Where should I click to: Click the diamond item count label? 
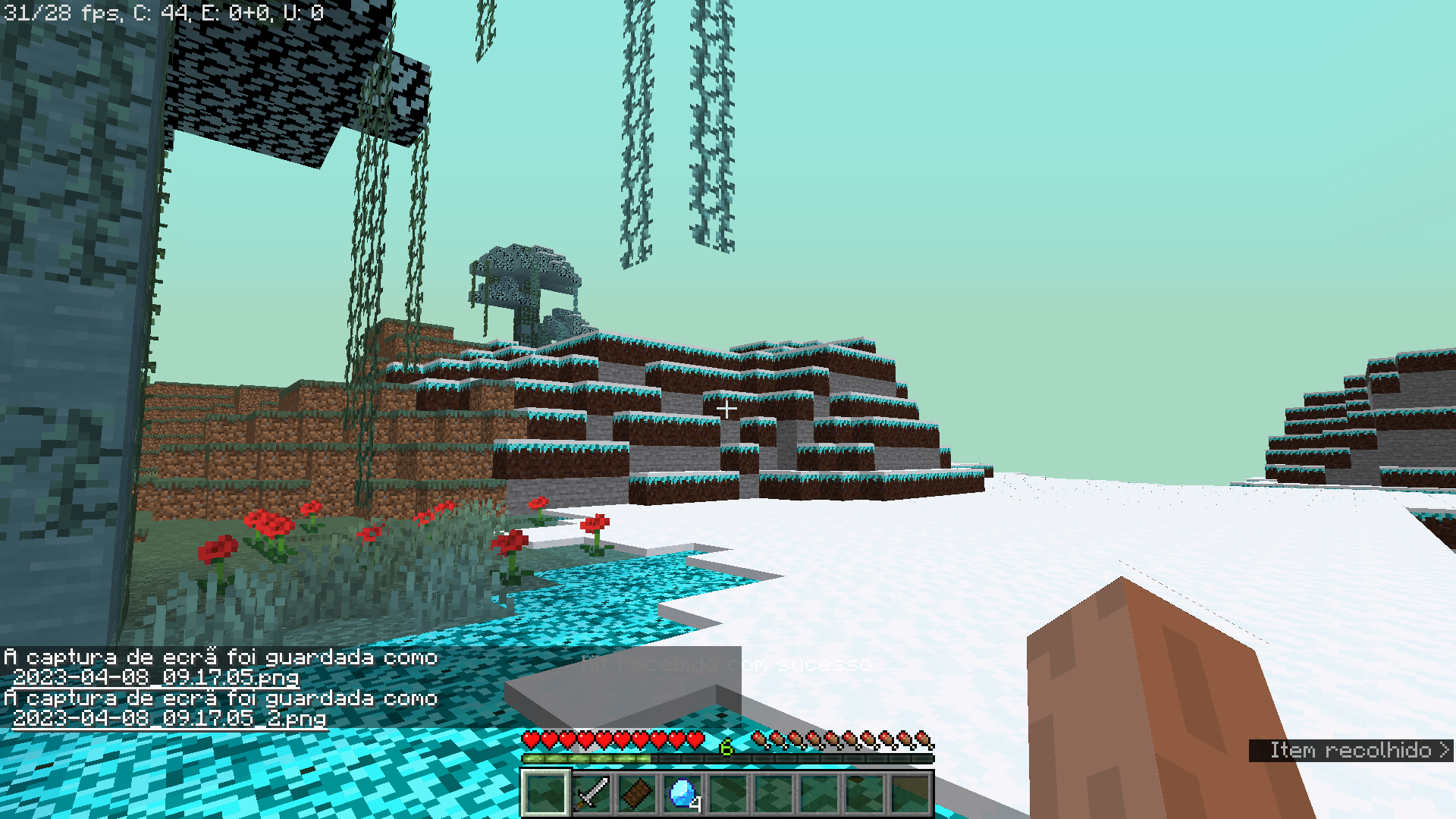tap(695, 804)
